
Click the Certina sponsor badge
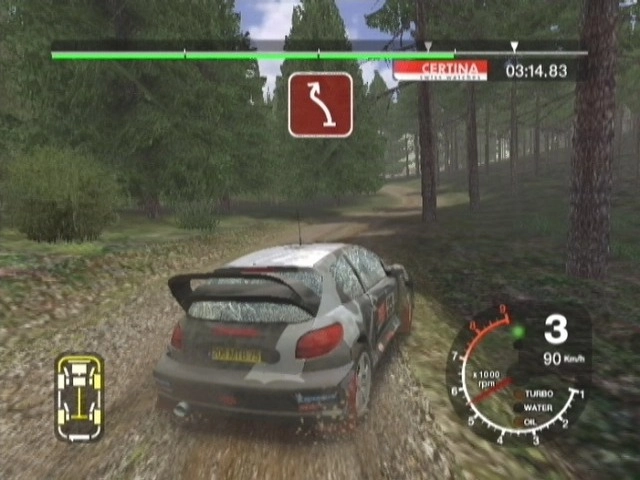[x=440, y=71]
